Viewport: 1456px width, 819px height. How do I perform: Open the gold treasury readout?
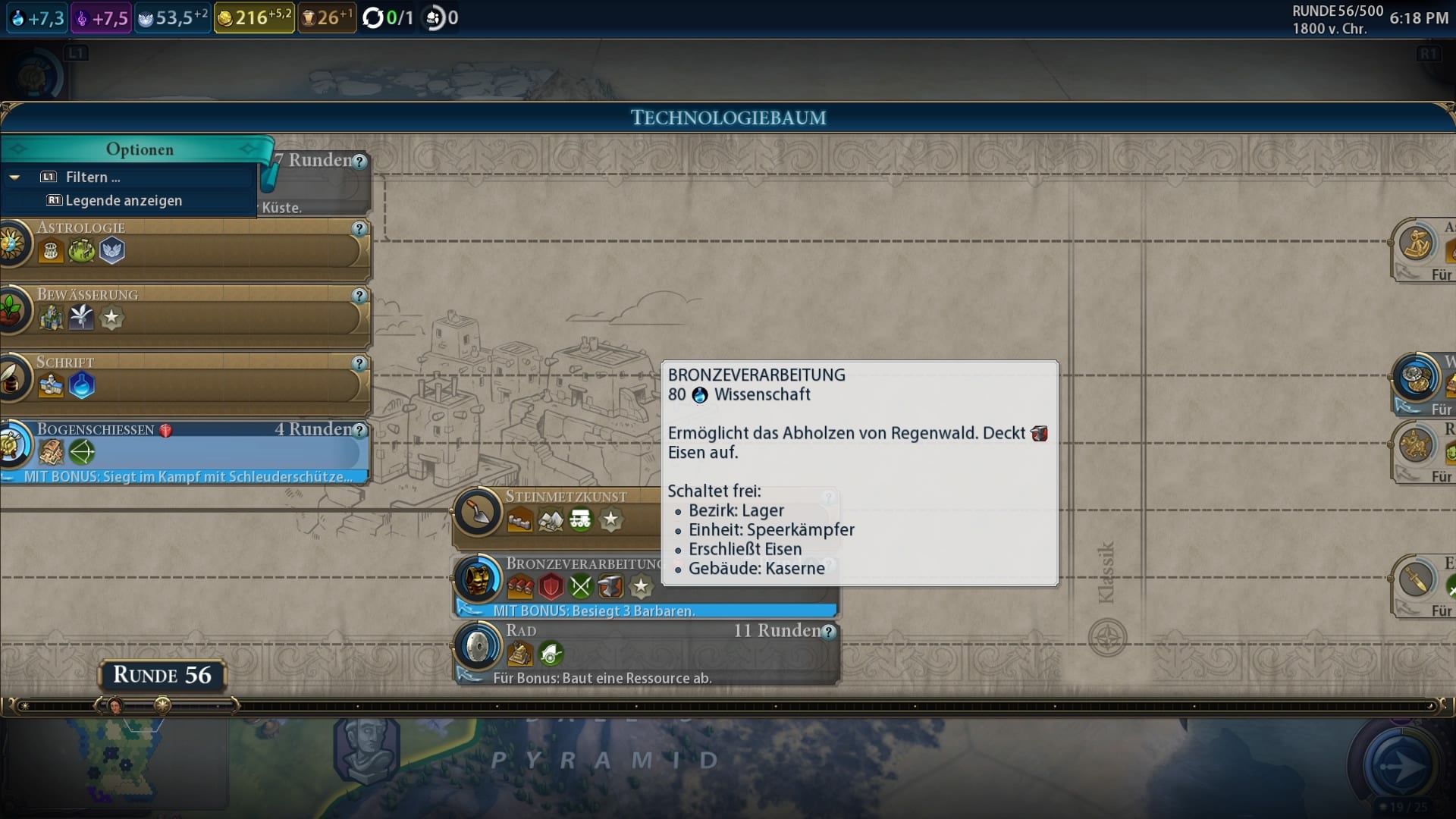[253, 17]
